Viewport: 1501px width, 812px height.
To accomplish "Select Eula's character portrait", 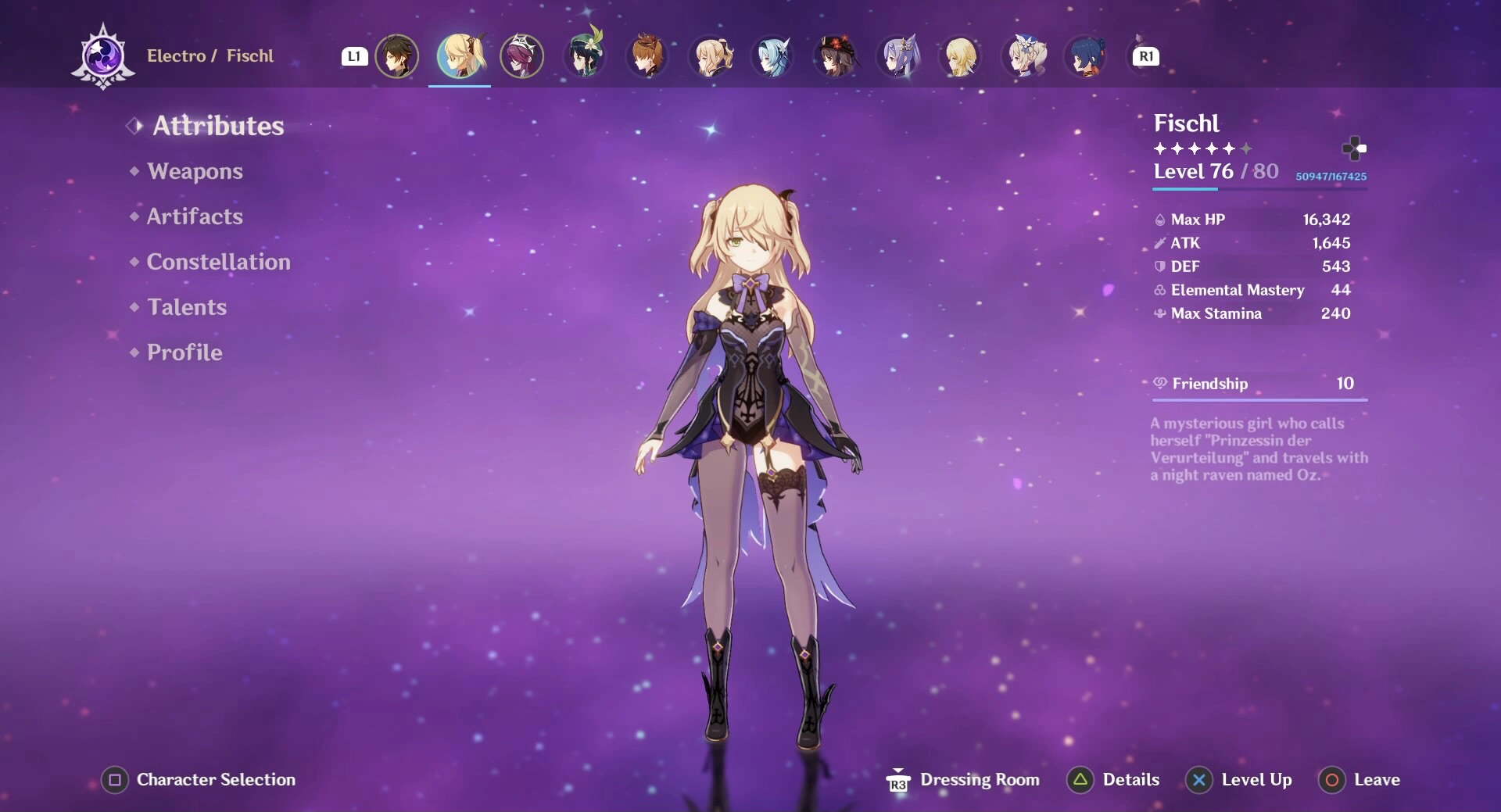I will tap(772, 55).
